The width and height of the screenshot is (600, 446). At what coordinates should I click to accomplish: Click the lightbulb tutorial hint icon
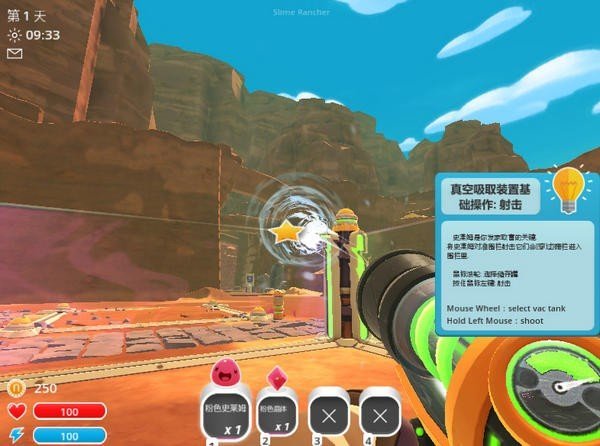568,188
